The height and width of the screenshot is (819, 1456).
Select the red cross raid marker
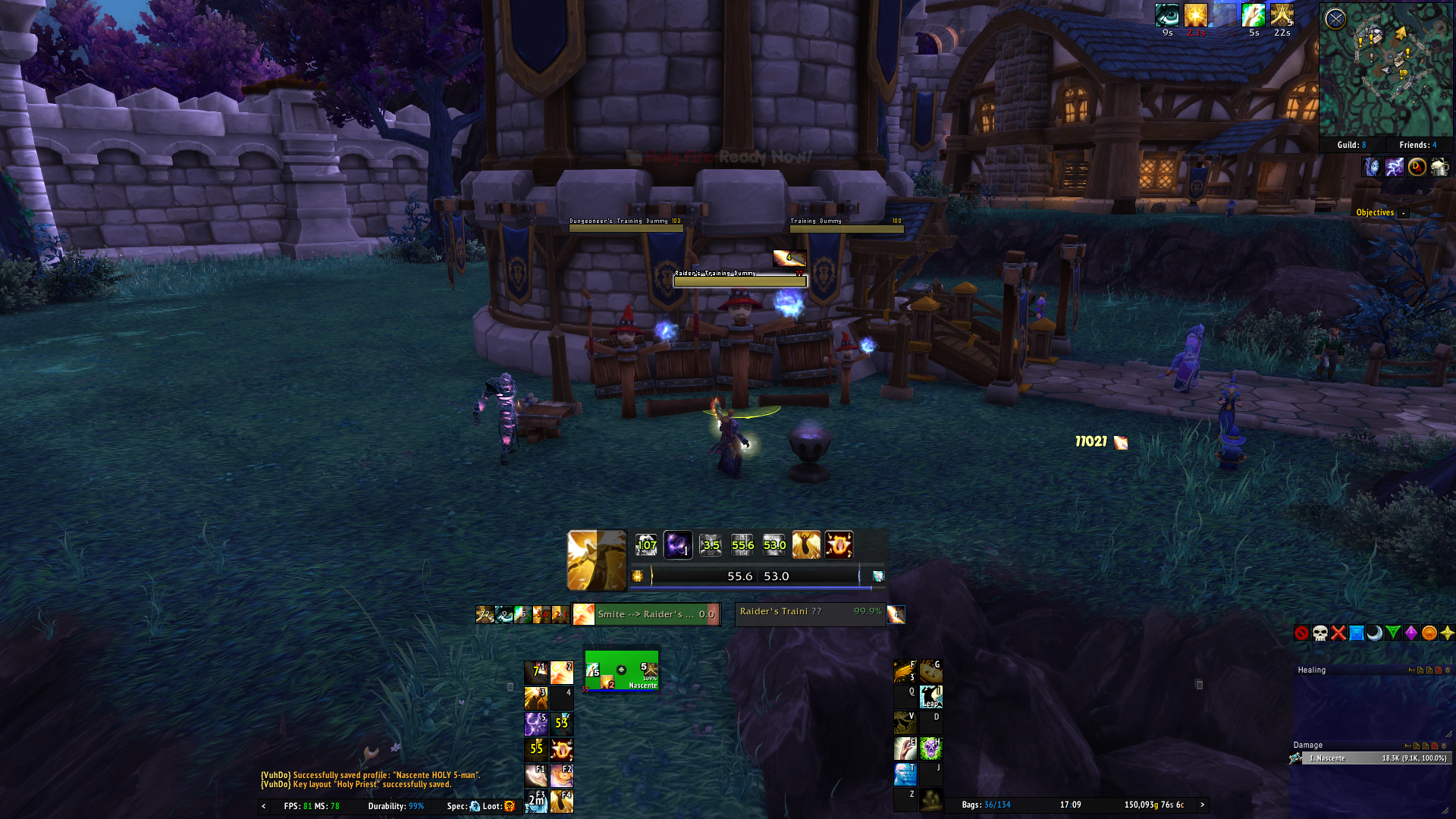tap(1338, 633)
